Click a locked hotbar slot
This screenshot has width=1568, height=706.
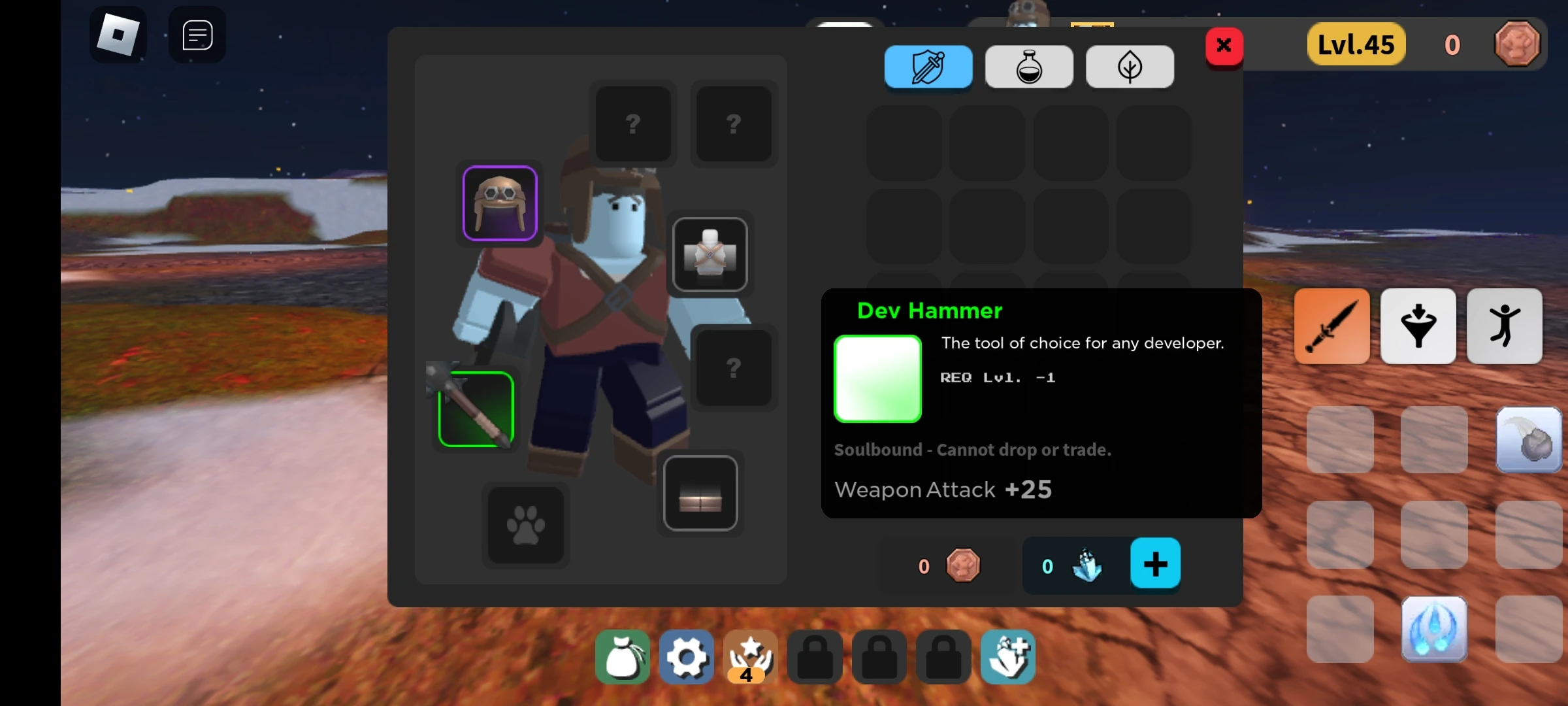(x=815, y=657)
